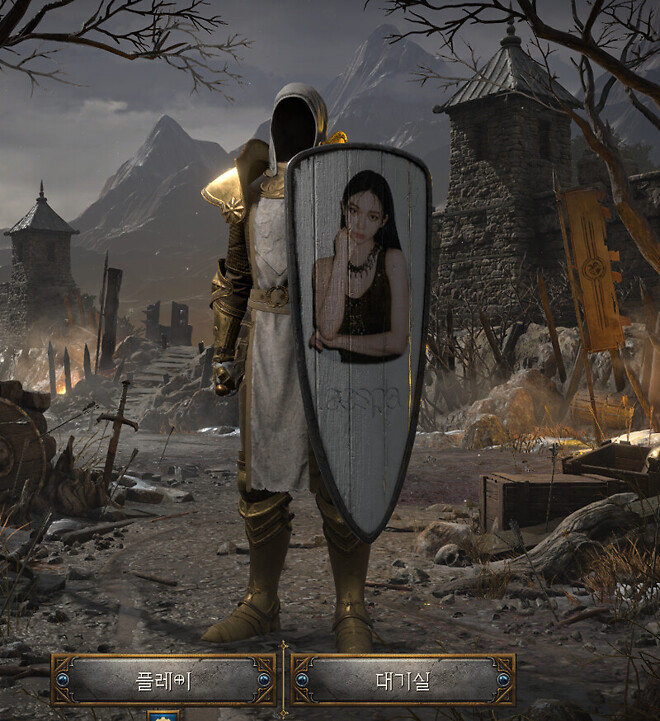Start the game with the 플레이 button

click(164, 680)
